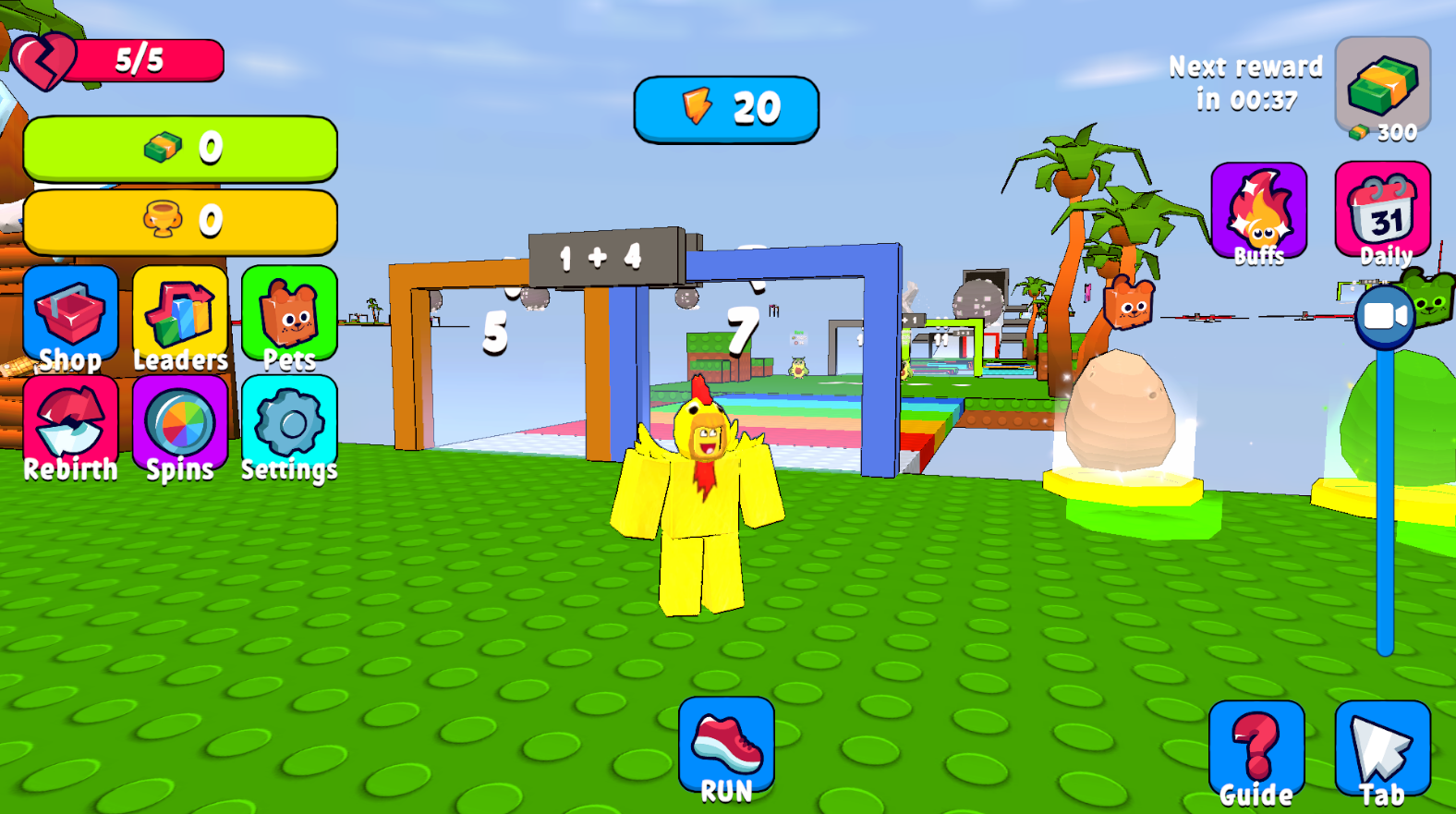Open the Settings menu
The height and width of the screenshot is (814, 1456).
289,425
